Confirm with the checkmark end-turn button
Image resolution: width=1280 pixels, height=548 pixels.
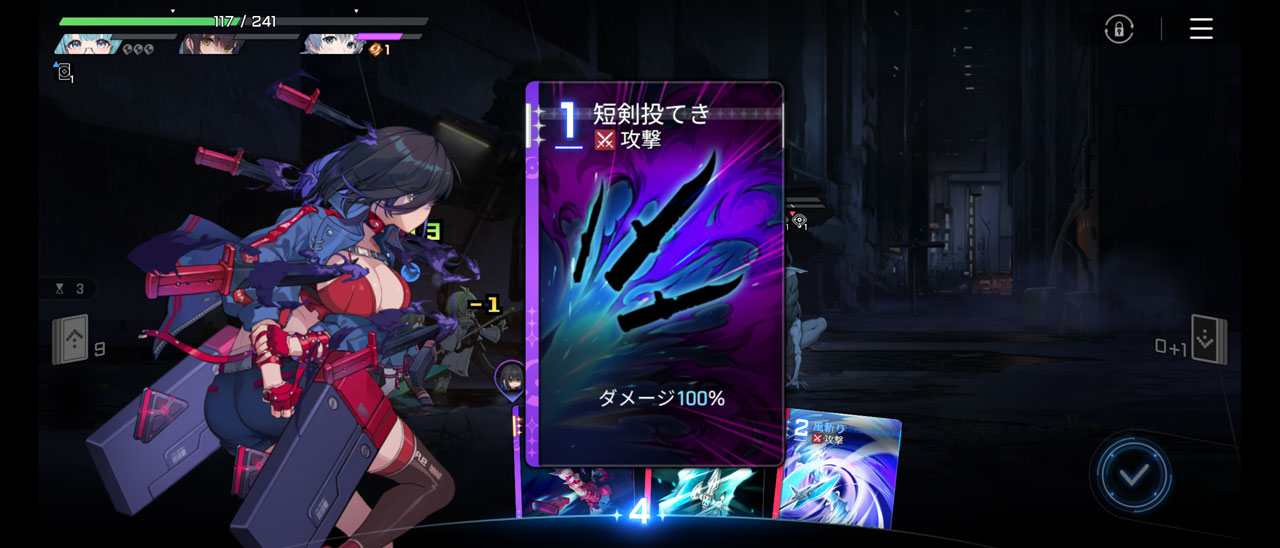pos(1132,475)
